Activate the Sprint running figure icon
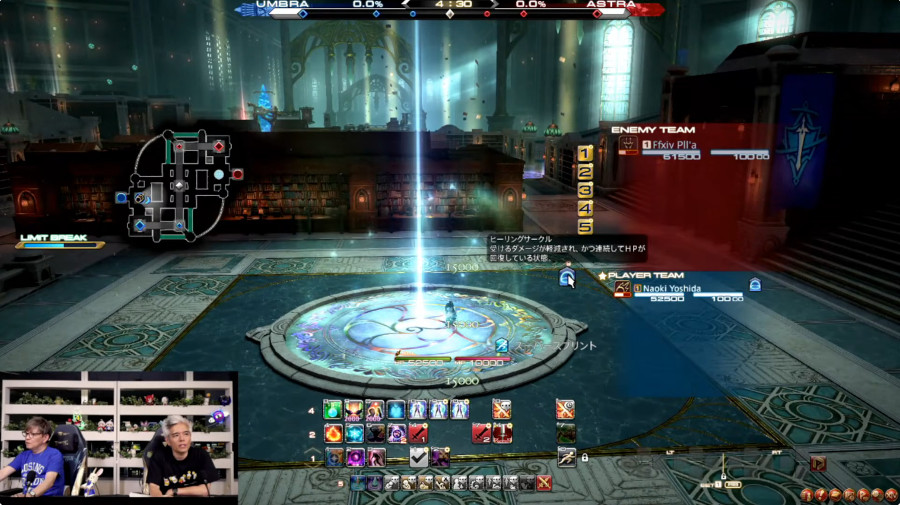900x505 pixels. click(566, 457)
